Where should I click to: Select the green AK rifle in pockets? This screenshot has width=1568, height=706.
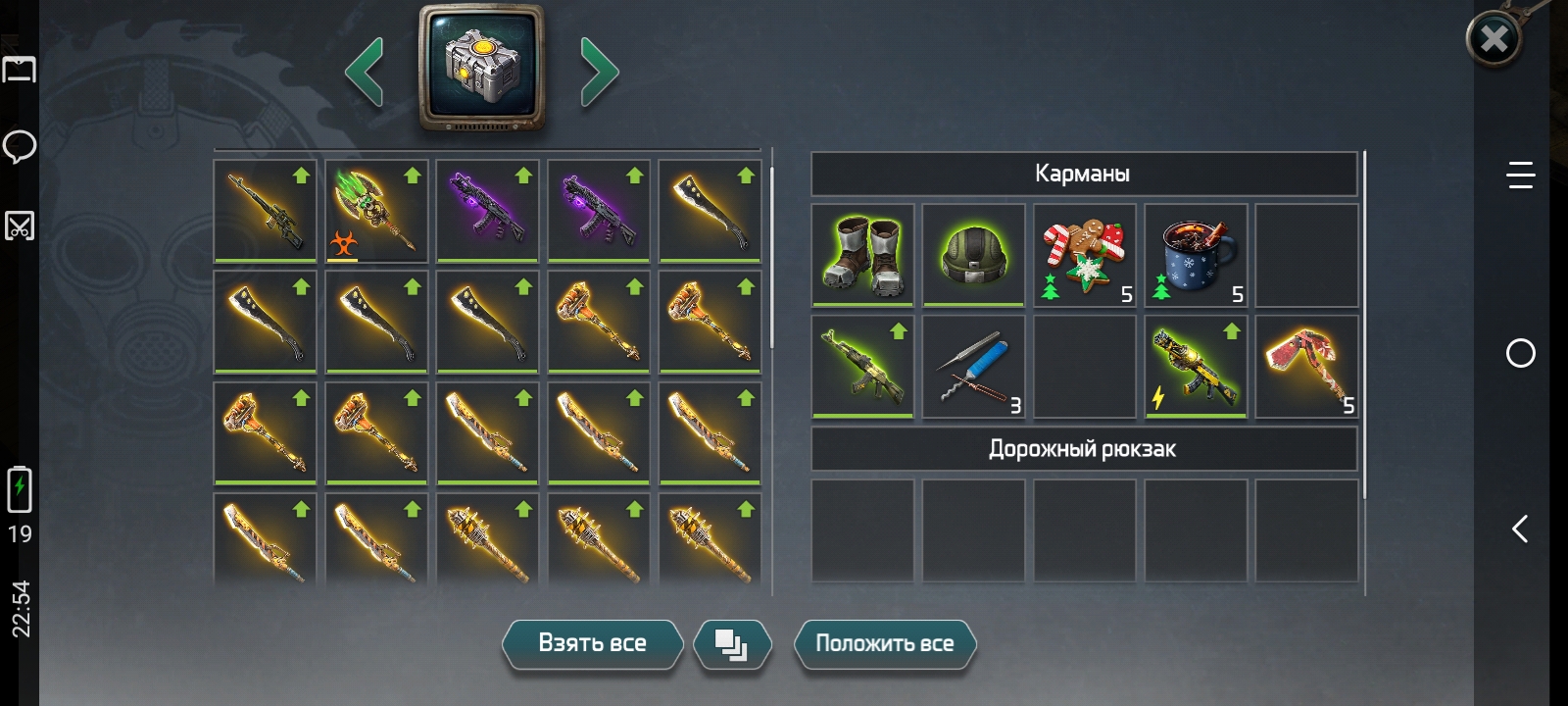pos(862,367)
